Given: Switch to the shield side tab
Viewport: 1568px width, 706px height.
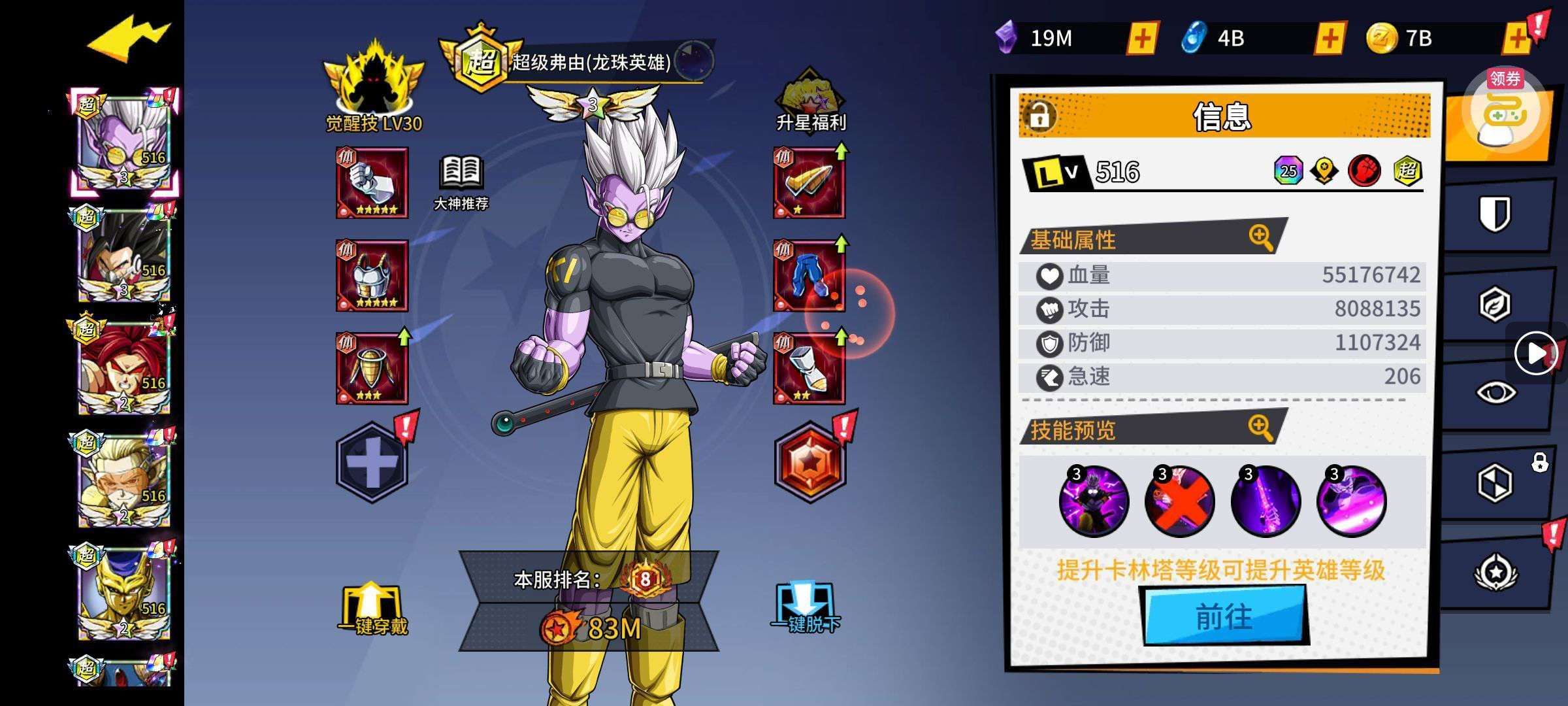Looking at the screenshot, I should [x=1495, y=214].
